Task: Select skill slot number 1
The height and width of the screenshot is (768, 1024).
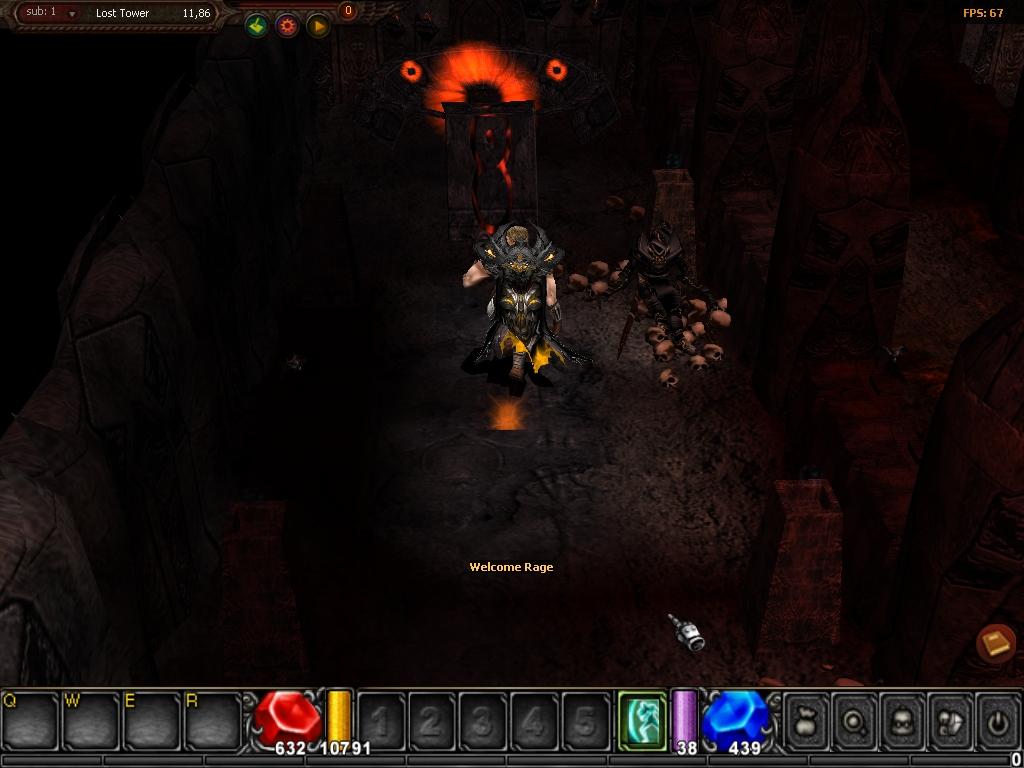Action: point(381,720)
